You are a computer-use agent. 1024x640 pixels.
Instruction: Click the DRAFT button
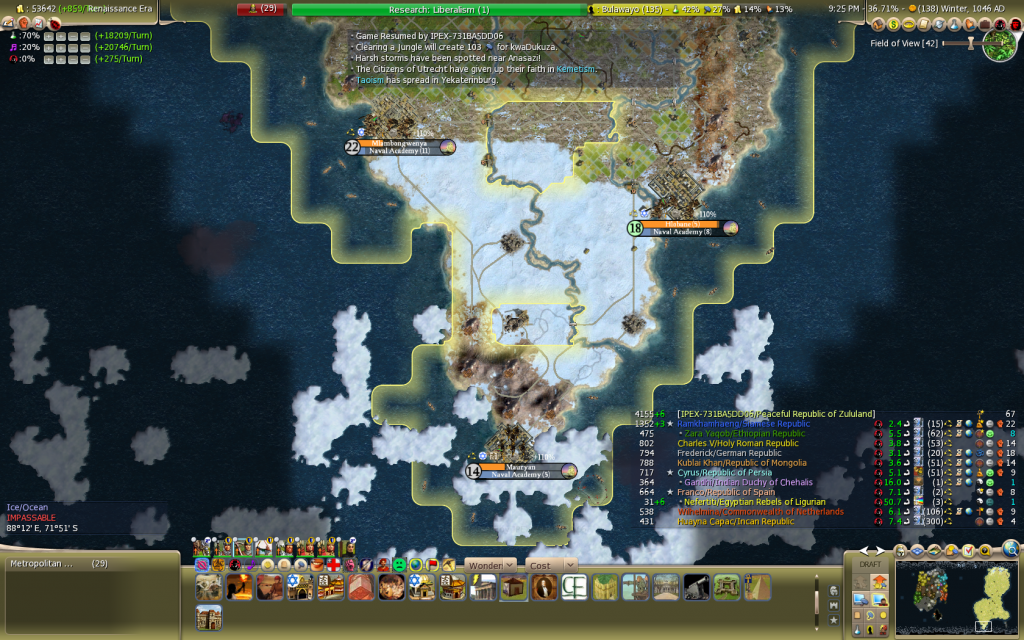[x=870, y=565]
